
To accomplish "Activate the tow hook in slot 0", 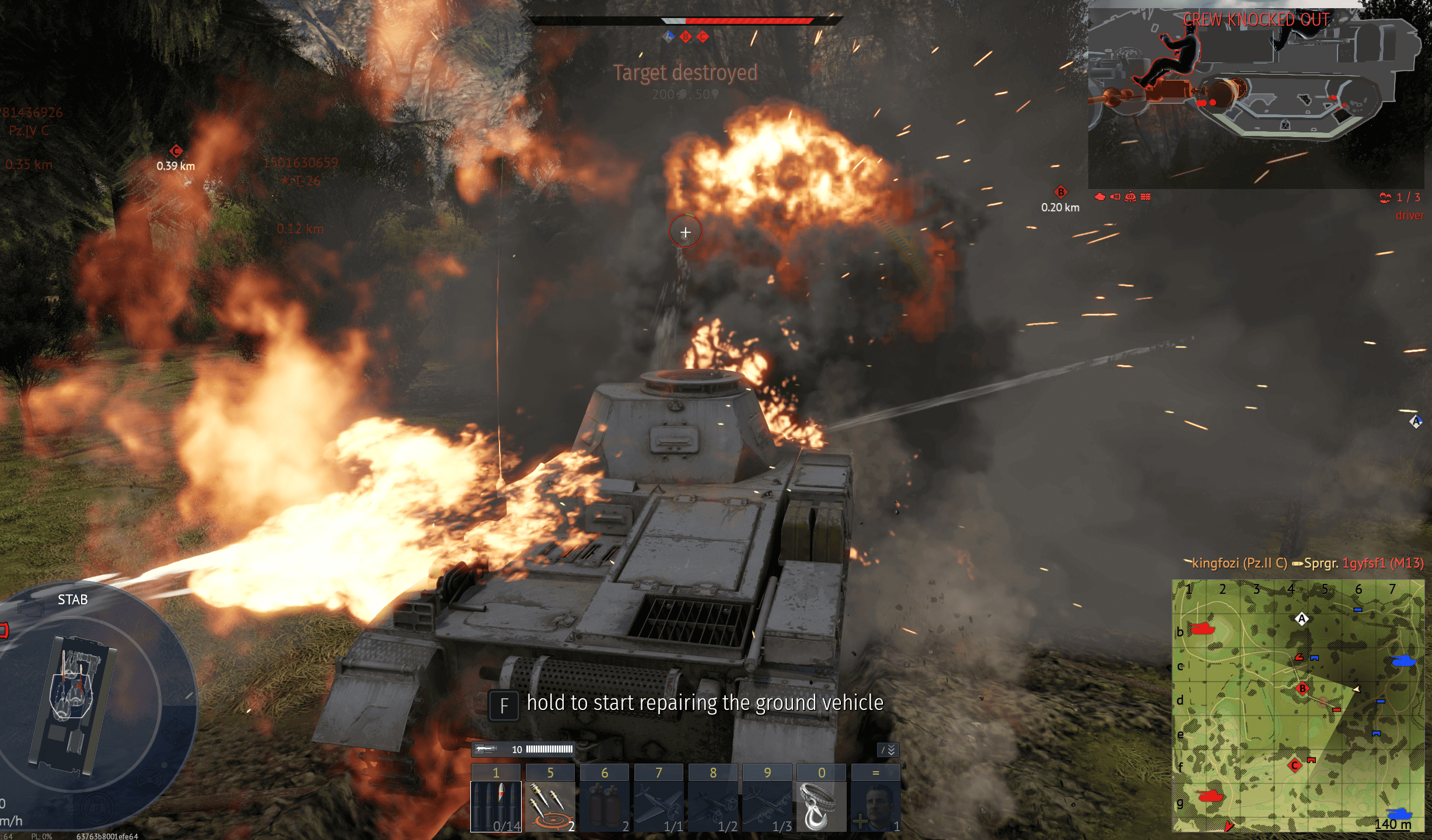I will [x=821, y=805].
